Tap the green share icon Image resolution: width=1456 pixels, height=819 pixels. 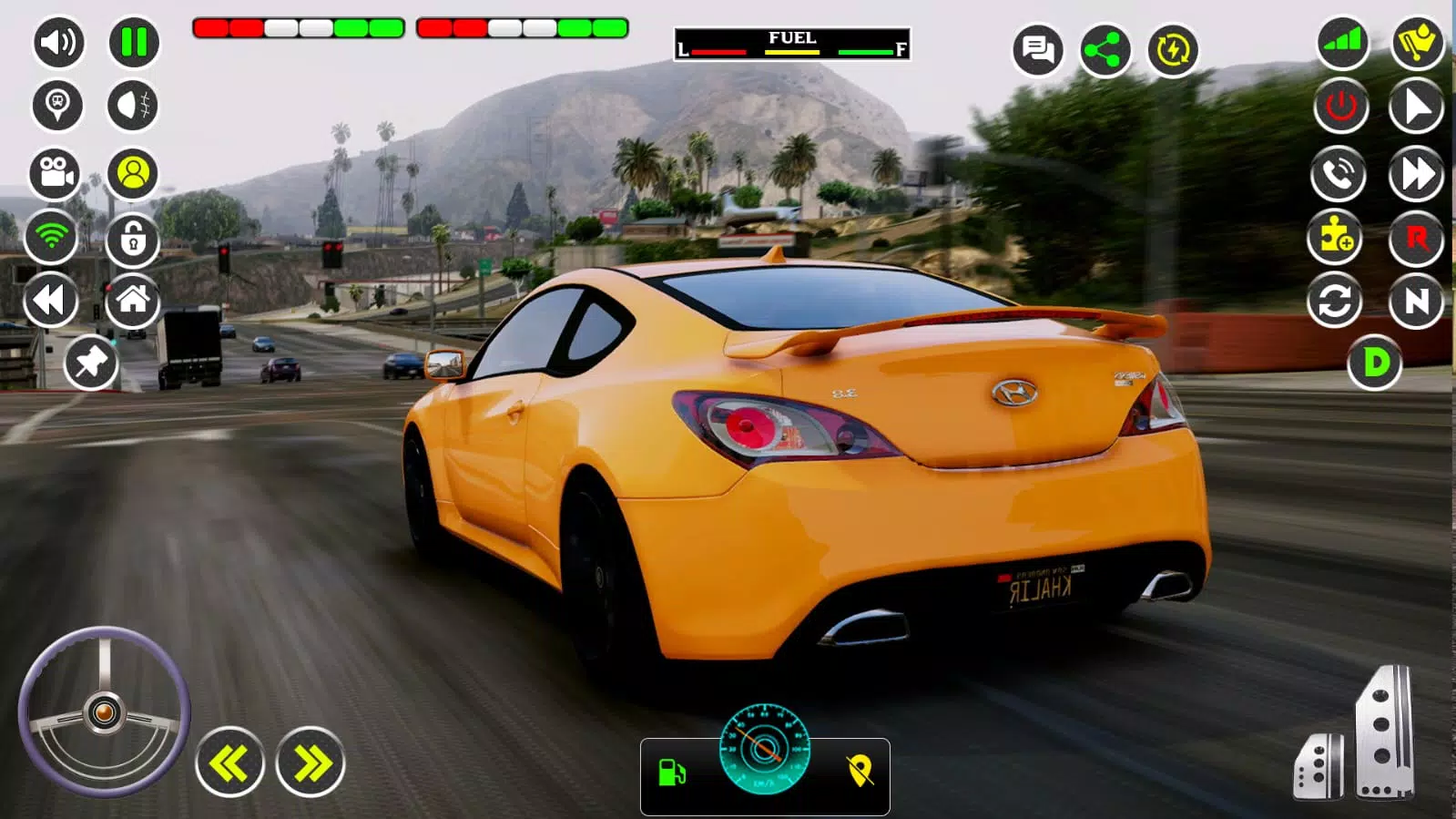coord(1105,50)
